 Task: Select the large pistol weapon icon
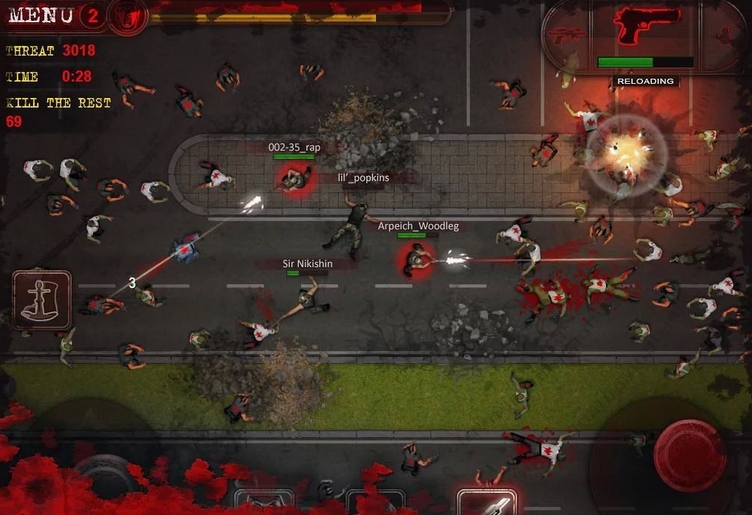click(646, 25)
